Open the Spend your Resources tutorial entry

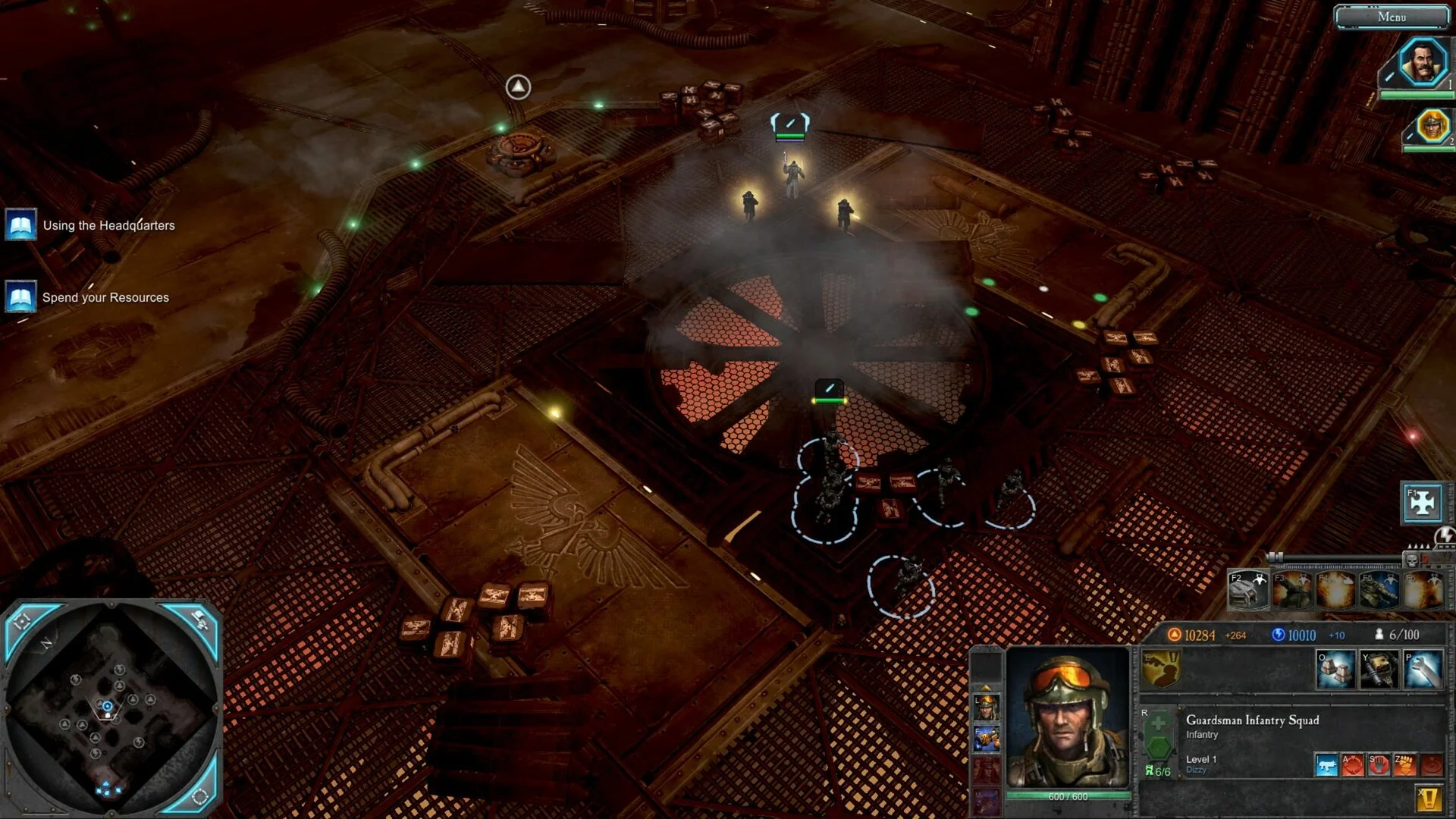point(105,297)
